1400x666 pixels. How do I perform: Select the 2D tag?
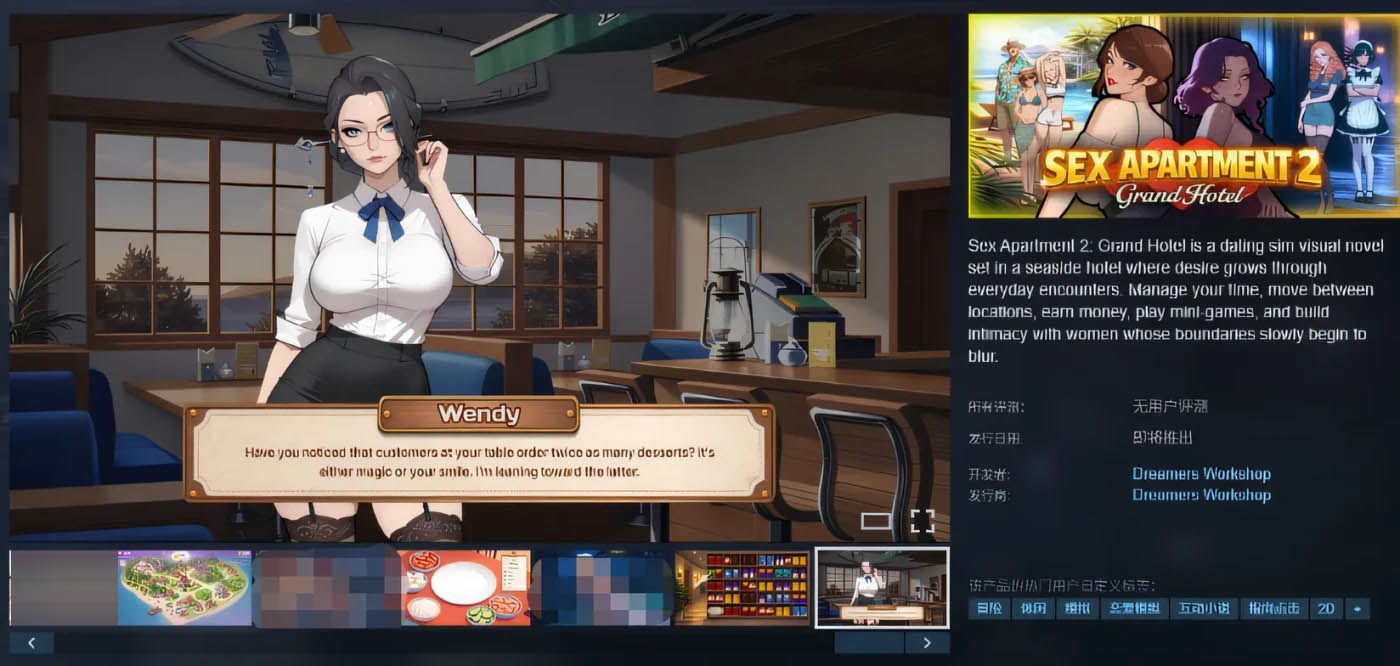(1326, 608)
